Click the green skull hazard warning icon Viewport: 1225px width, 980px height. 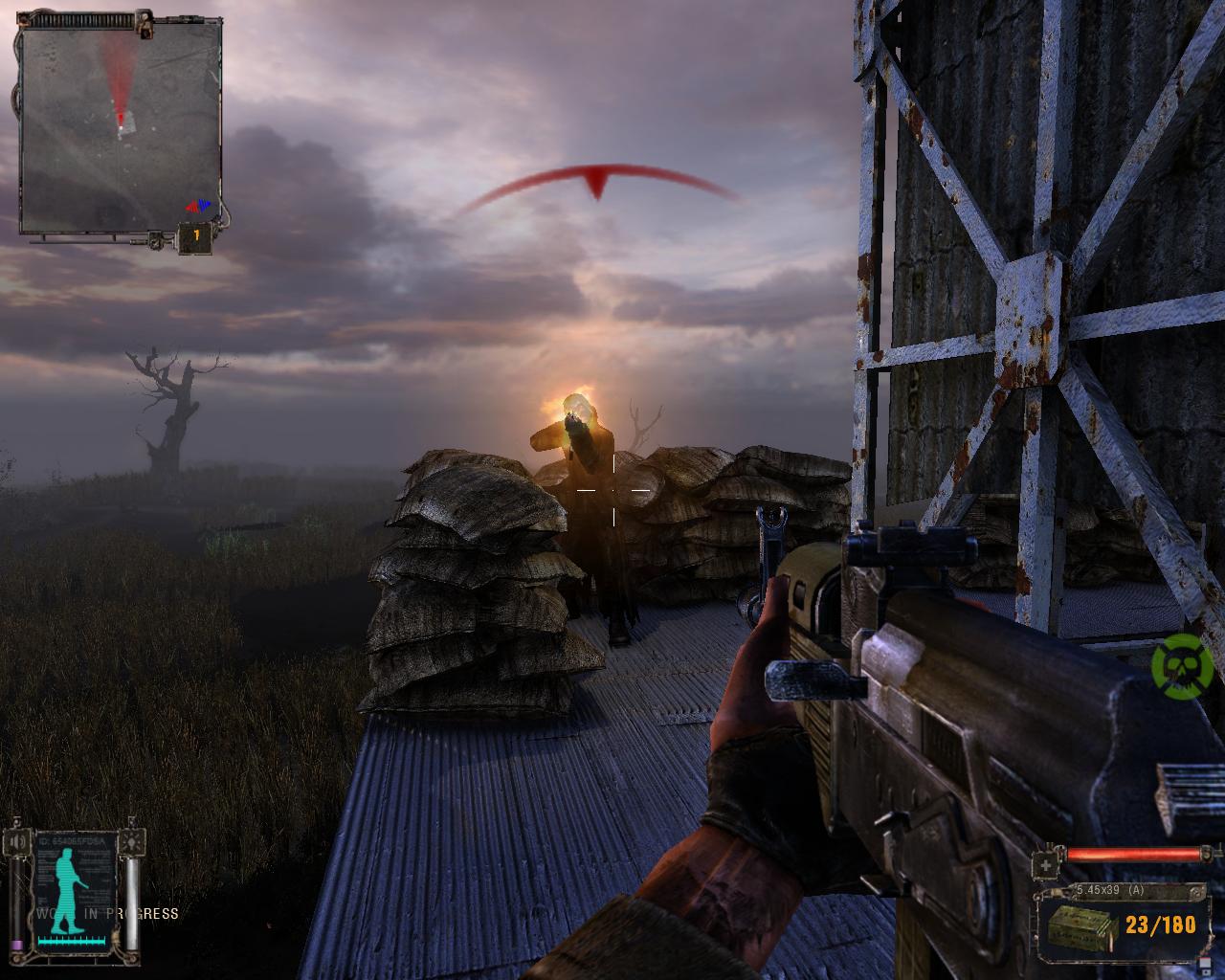point(1182,664)
